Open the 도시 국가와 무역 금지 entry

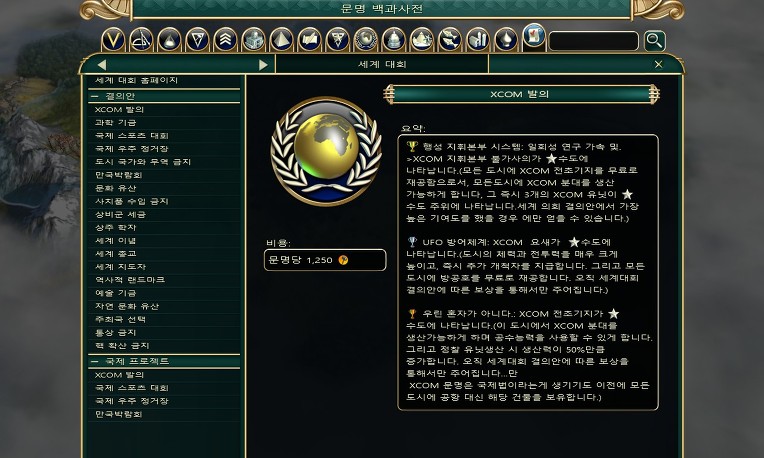coord(142,161)
